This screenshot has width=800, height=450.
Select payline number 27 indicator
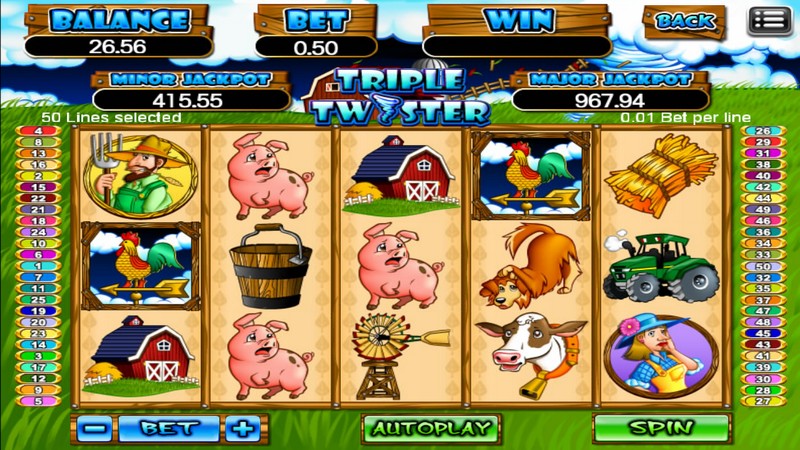763,401
